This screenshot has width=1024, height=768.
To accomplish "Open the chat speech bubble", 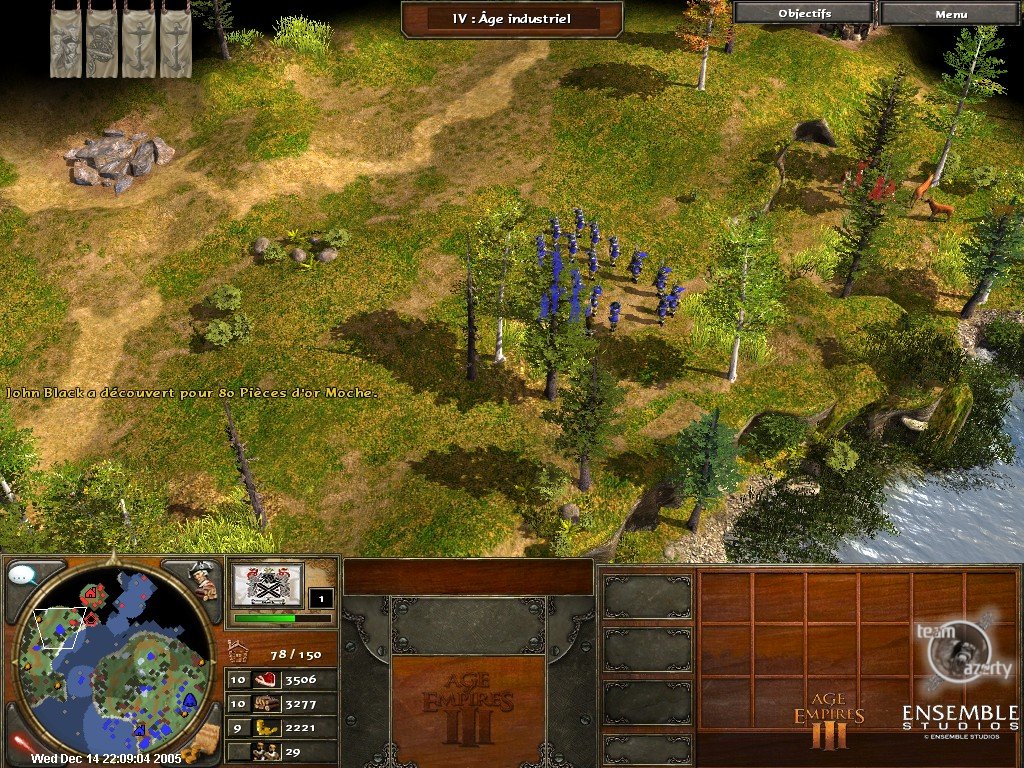I will 22,576.
